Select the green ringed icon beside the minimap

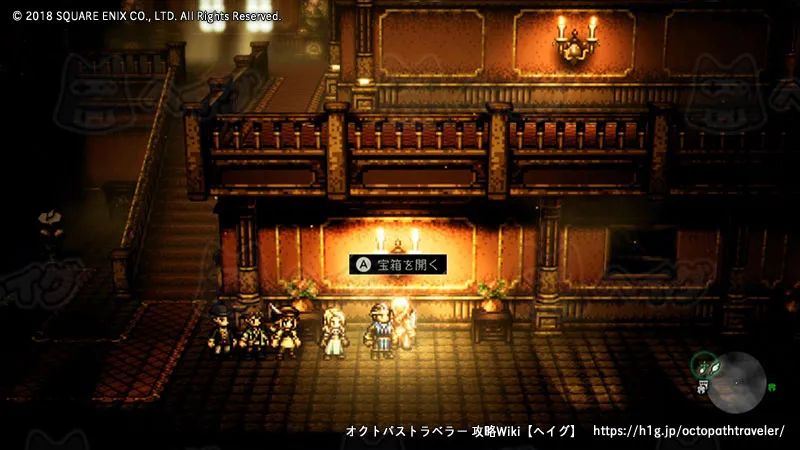tap(703, 364)
